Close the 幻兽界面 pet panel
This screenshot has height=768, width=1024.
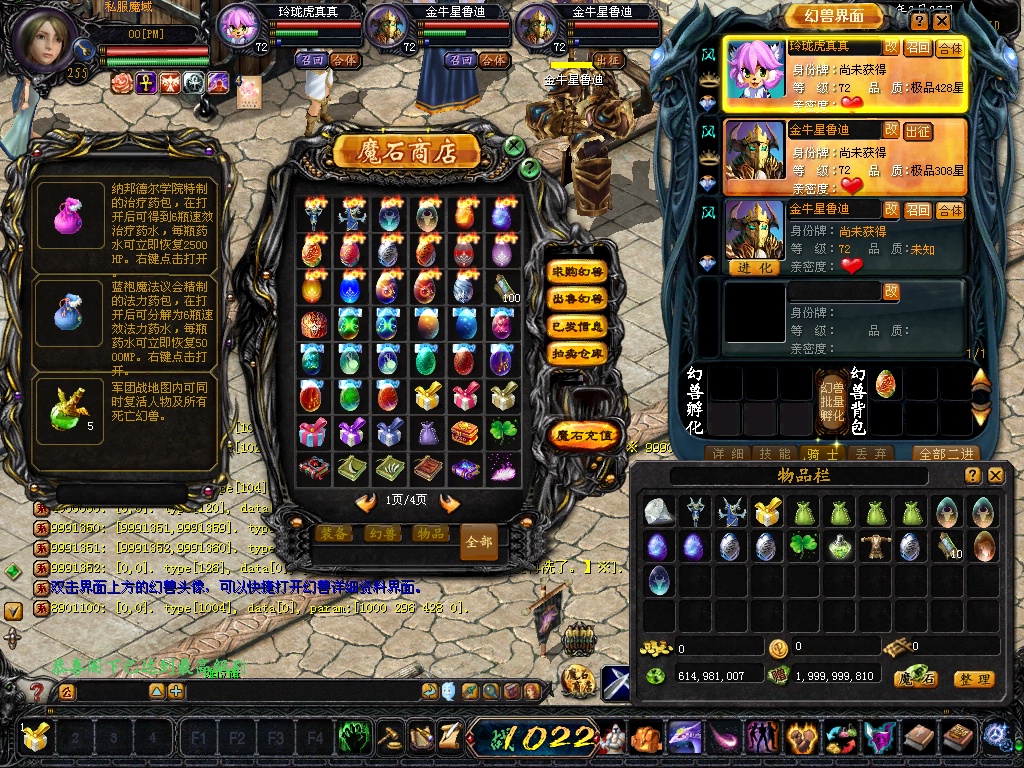point(944,21)
